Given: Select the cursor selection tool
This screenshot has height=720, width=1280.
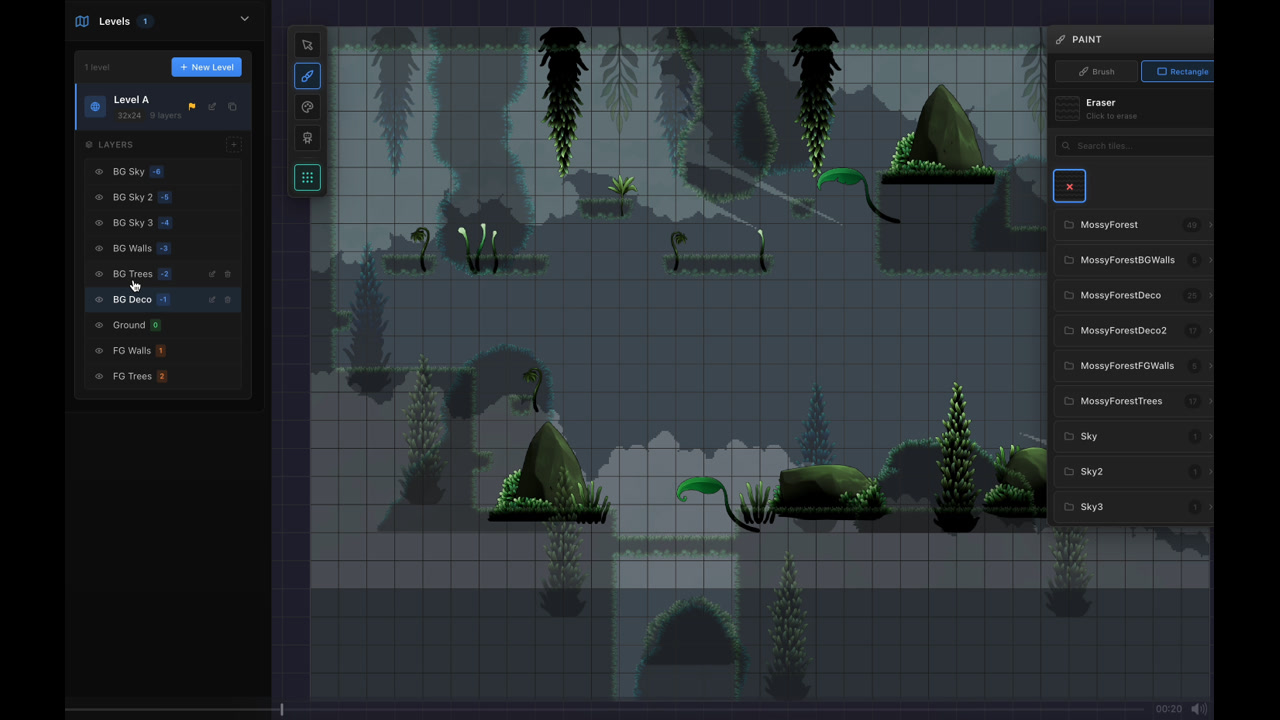Looking at the screenshot, I should (307, 44).
